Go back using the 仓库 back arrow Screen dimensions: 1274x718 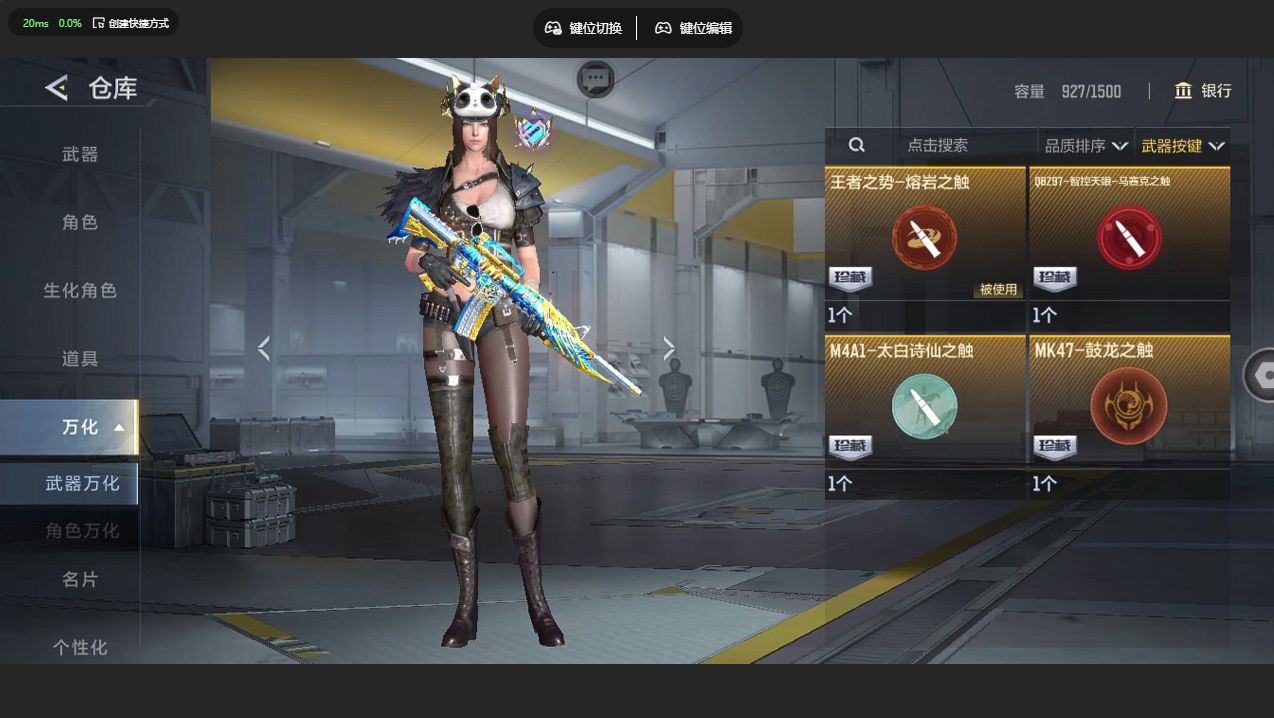tap(57, 88)
